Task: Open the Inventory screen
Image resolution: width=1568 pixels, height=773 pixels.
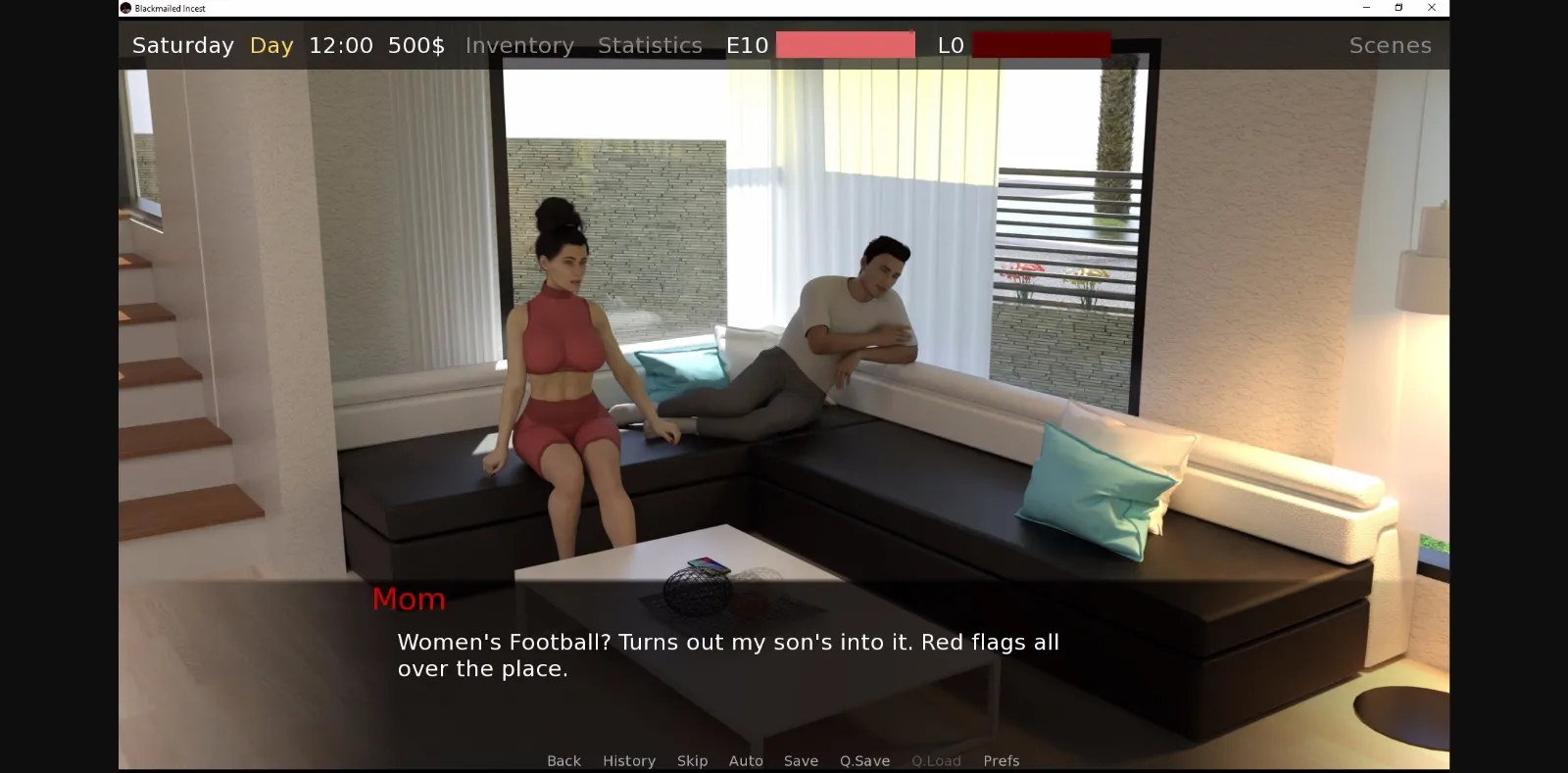Action: (519, 45)
